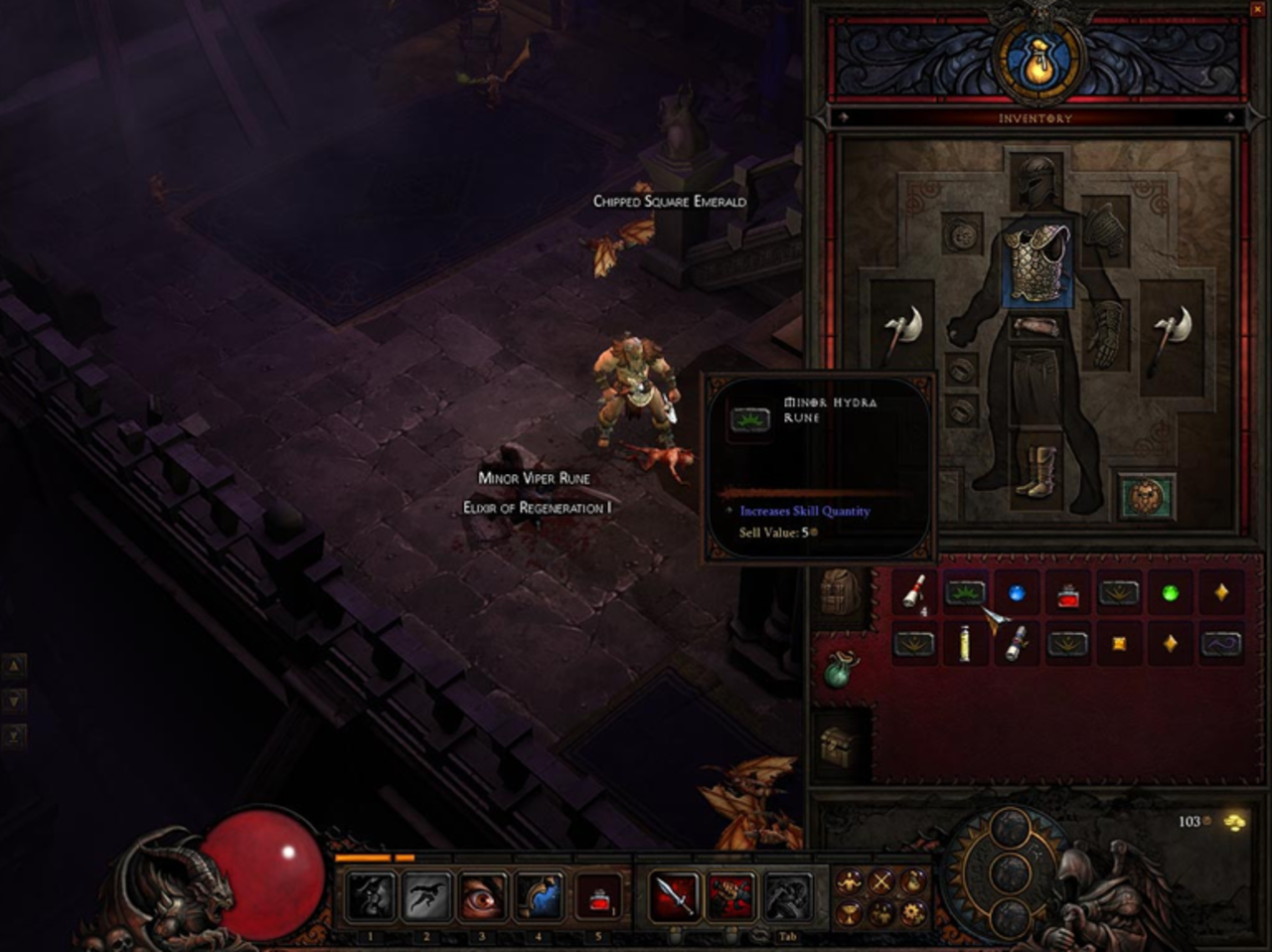The height and width of the screenshot is (952, 1272).
Task: Select the blue skill icon in slot 4
Action: pos(538,895)
